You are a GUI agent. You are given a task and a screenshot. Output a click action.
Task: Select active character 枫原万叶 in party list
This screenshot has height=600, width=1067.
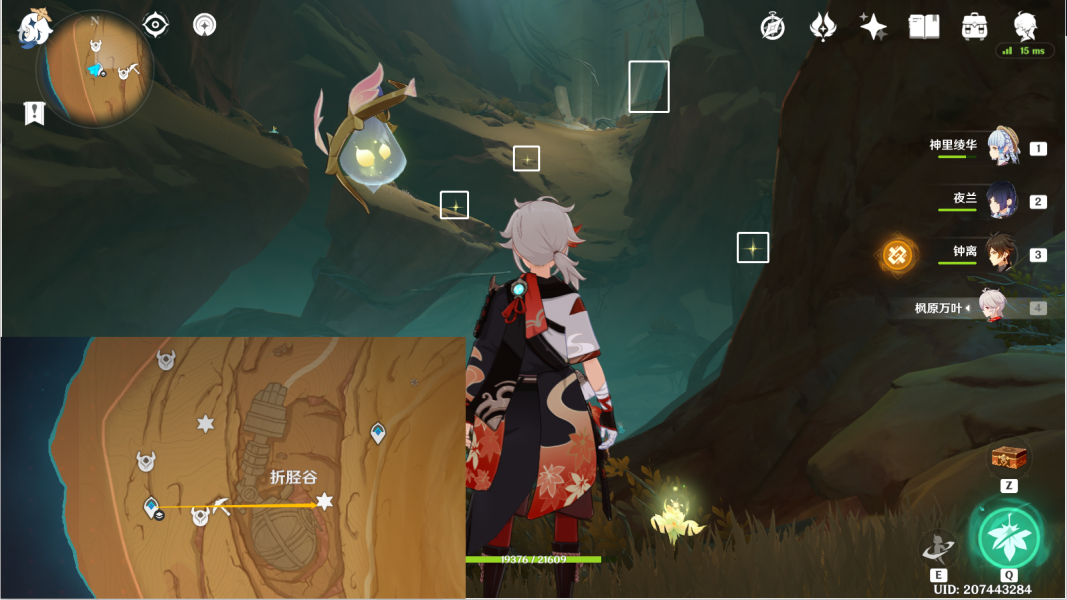point(990,308)
